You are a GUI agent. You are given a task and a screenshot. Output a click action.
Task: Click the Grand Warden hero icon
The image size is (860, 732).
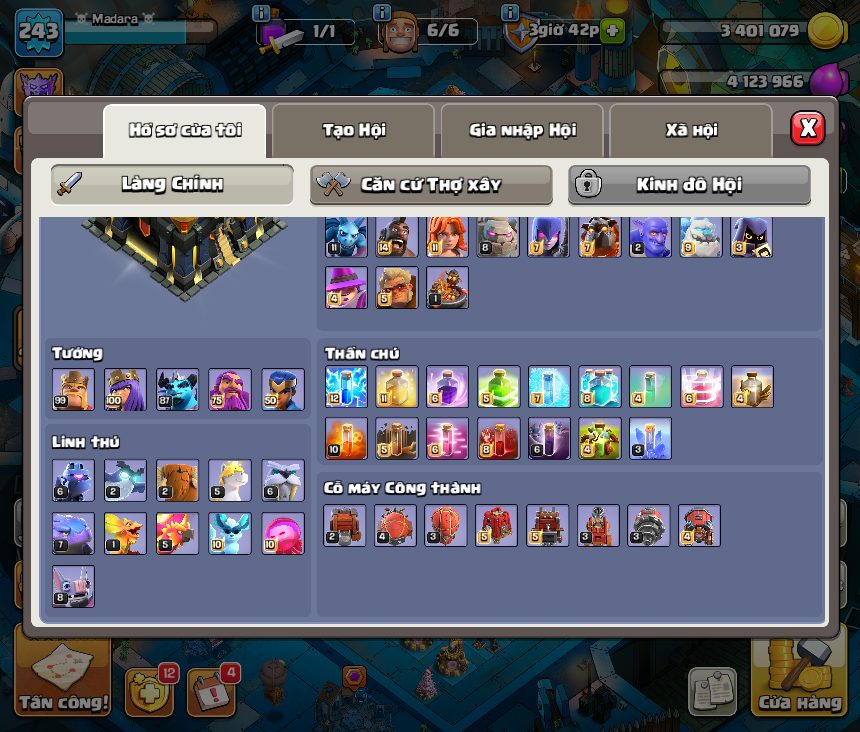[230, 390]
